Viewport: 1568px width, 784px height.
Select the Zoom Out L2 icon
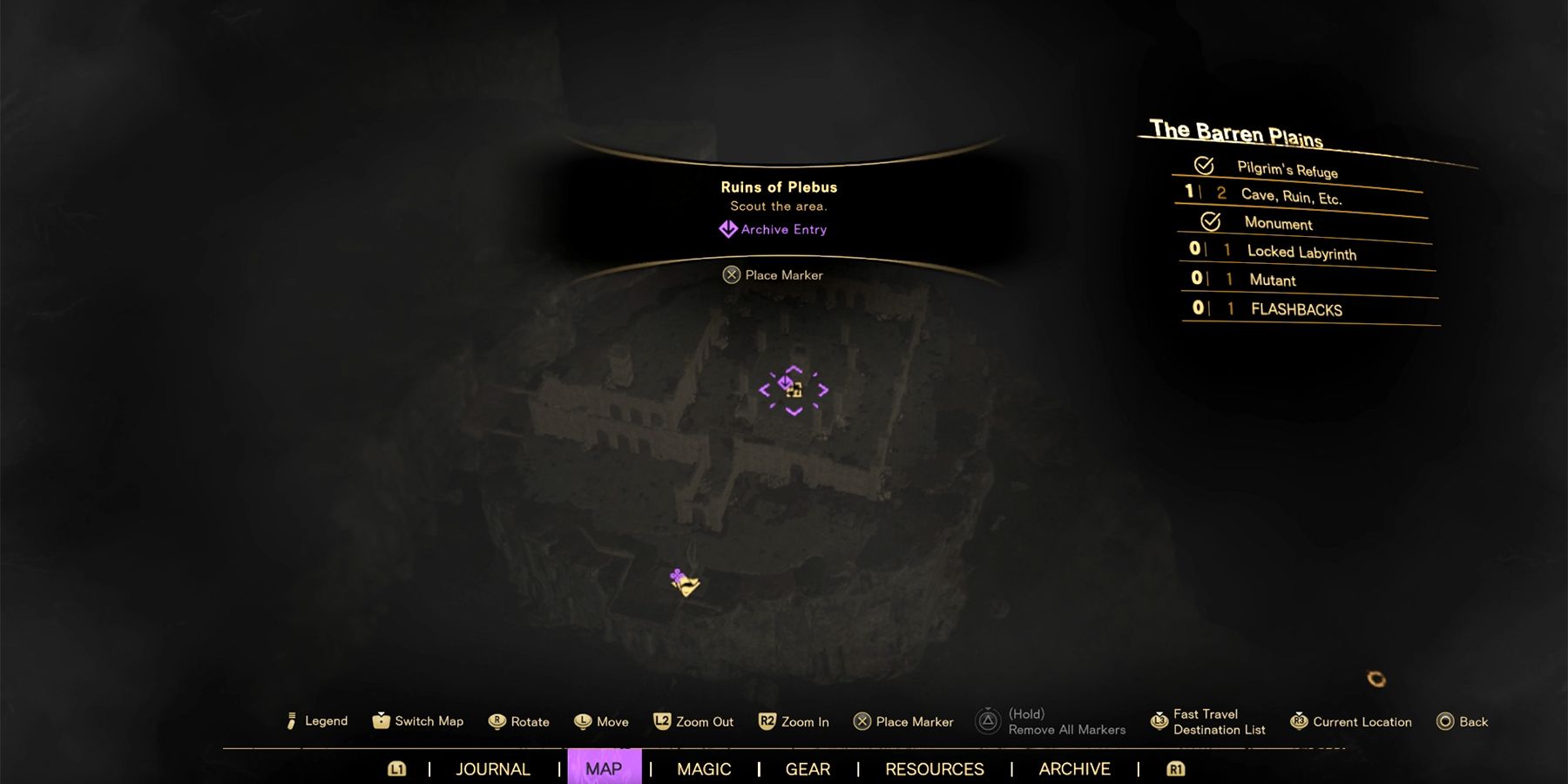(x=664, y=721)
